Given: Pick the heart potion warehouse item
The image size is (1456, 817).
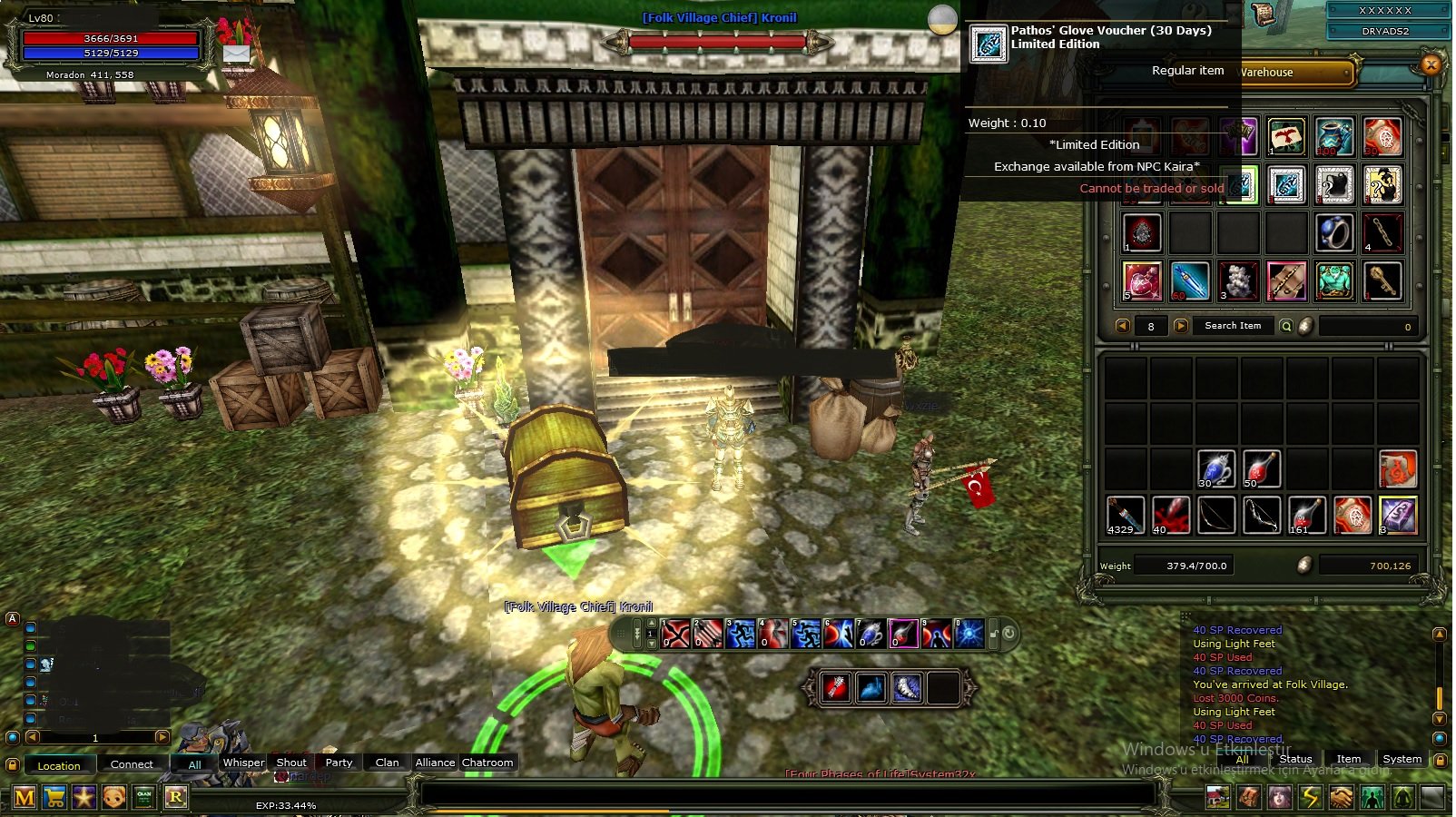Looking at the screenshot, I should point(1142,281).
